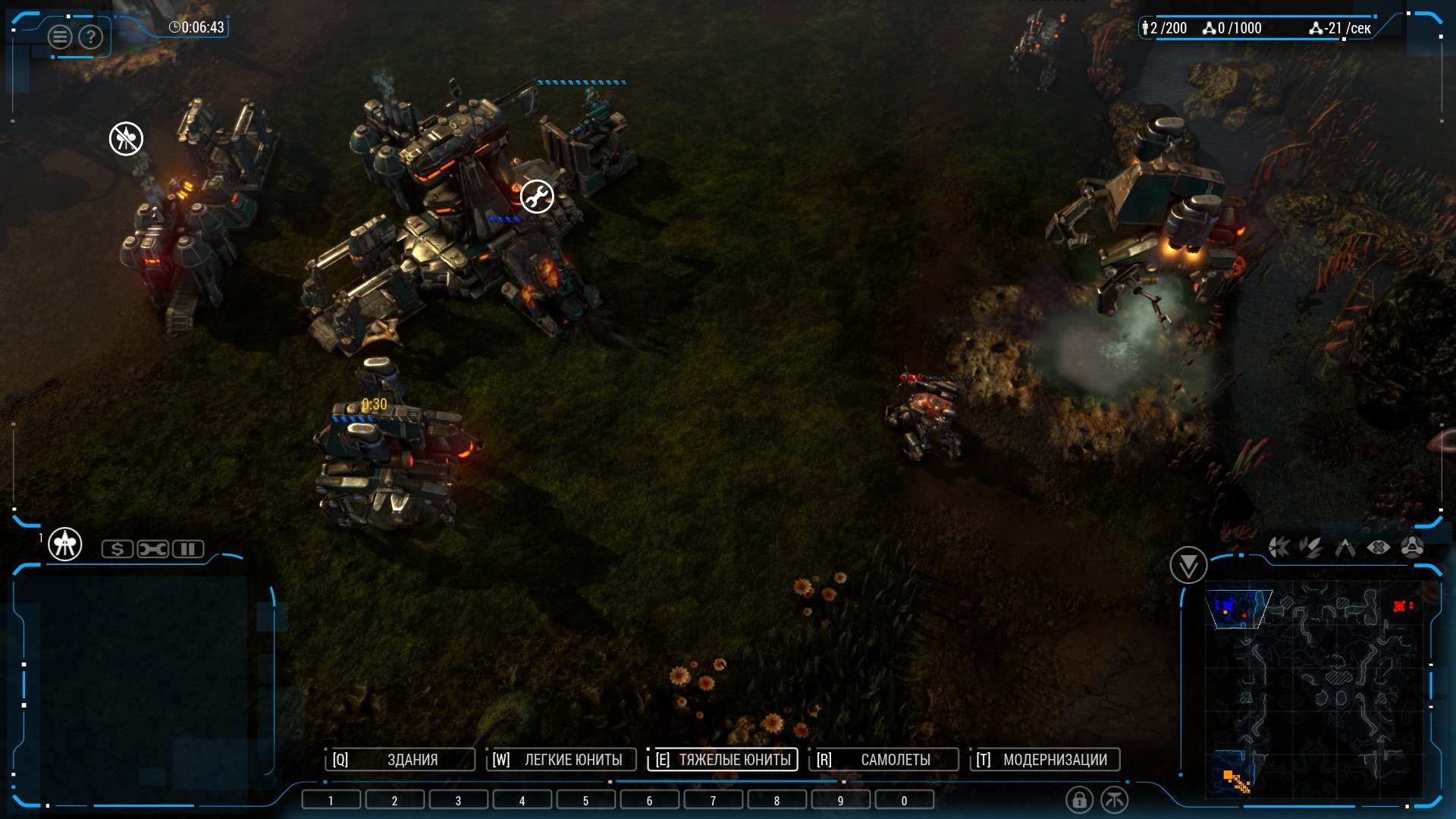
Task: Select the control group 1 unit icon
Action: [65, 544]
